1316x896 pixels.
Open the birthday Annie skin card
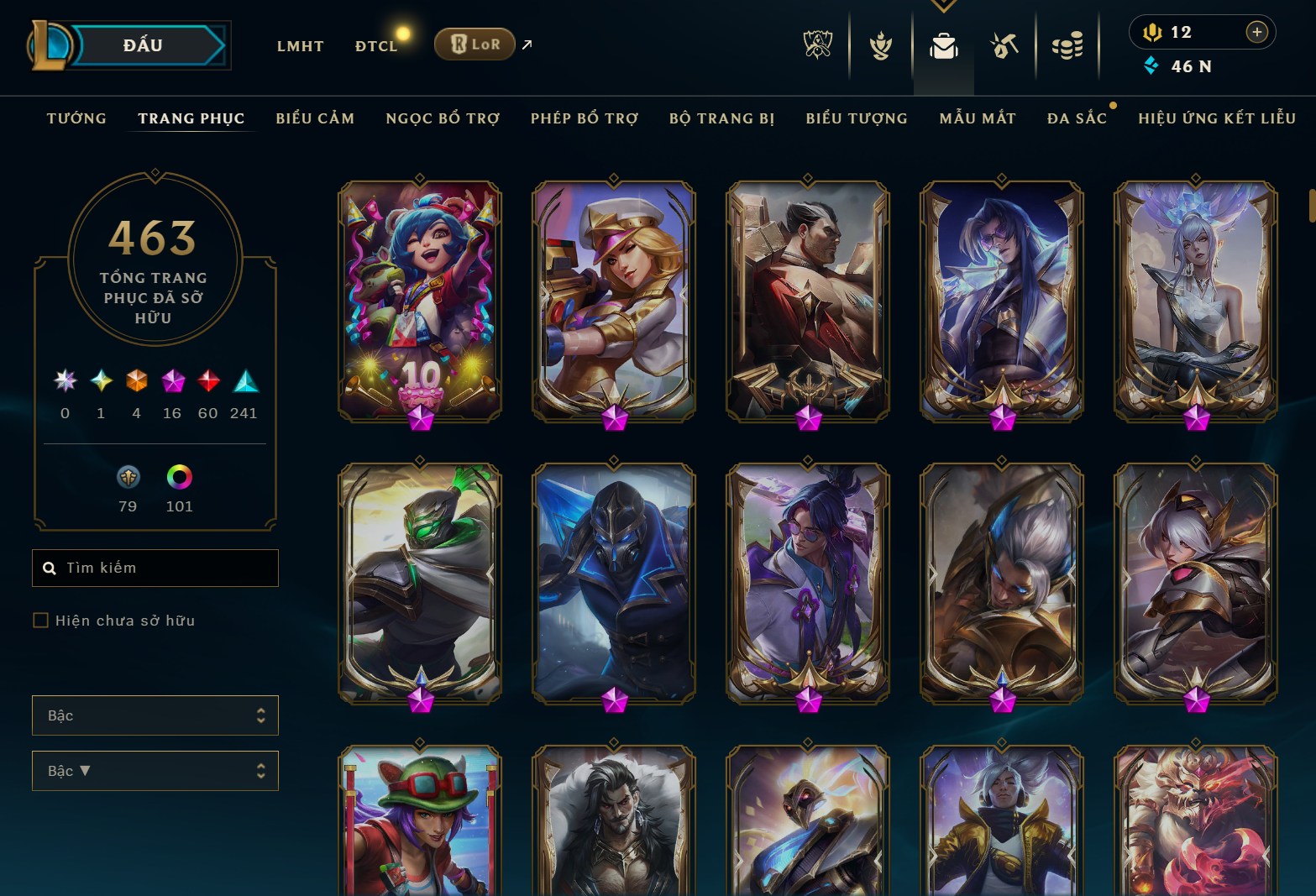tap(419, 300)
